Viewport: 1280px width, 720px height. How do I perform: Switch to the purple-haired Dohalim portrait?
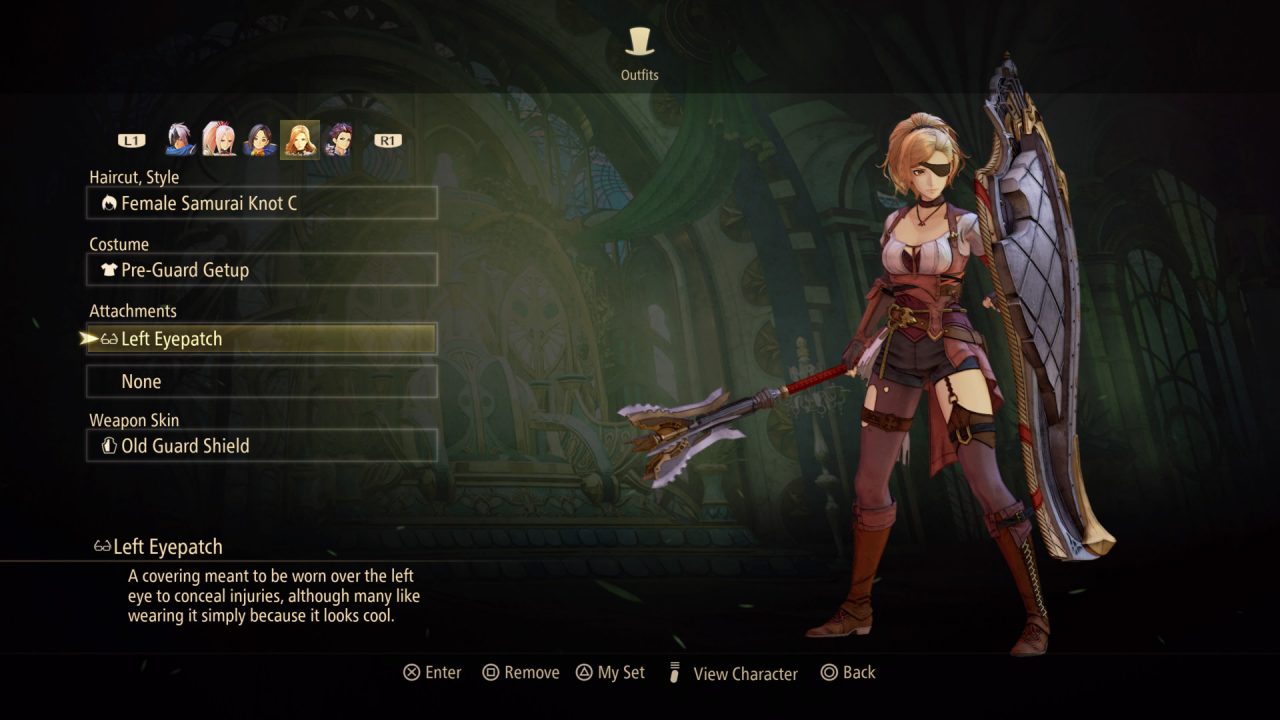338,140
